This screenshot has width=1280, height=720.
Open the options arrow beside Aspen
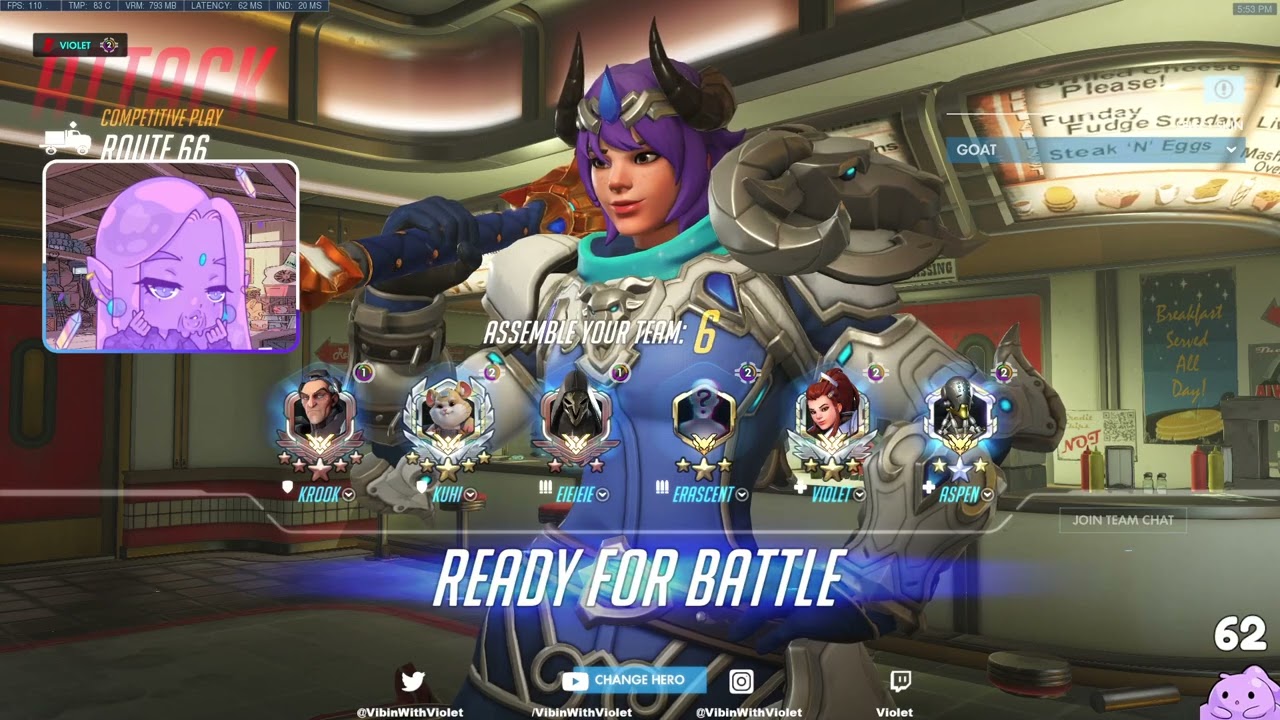(x=988, y=494)
